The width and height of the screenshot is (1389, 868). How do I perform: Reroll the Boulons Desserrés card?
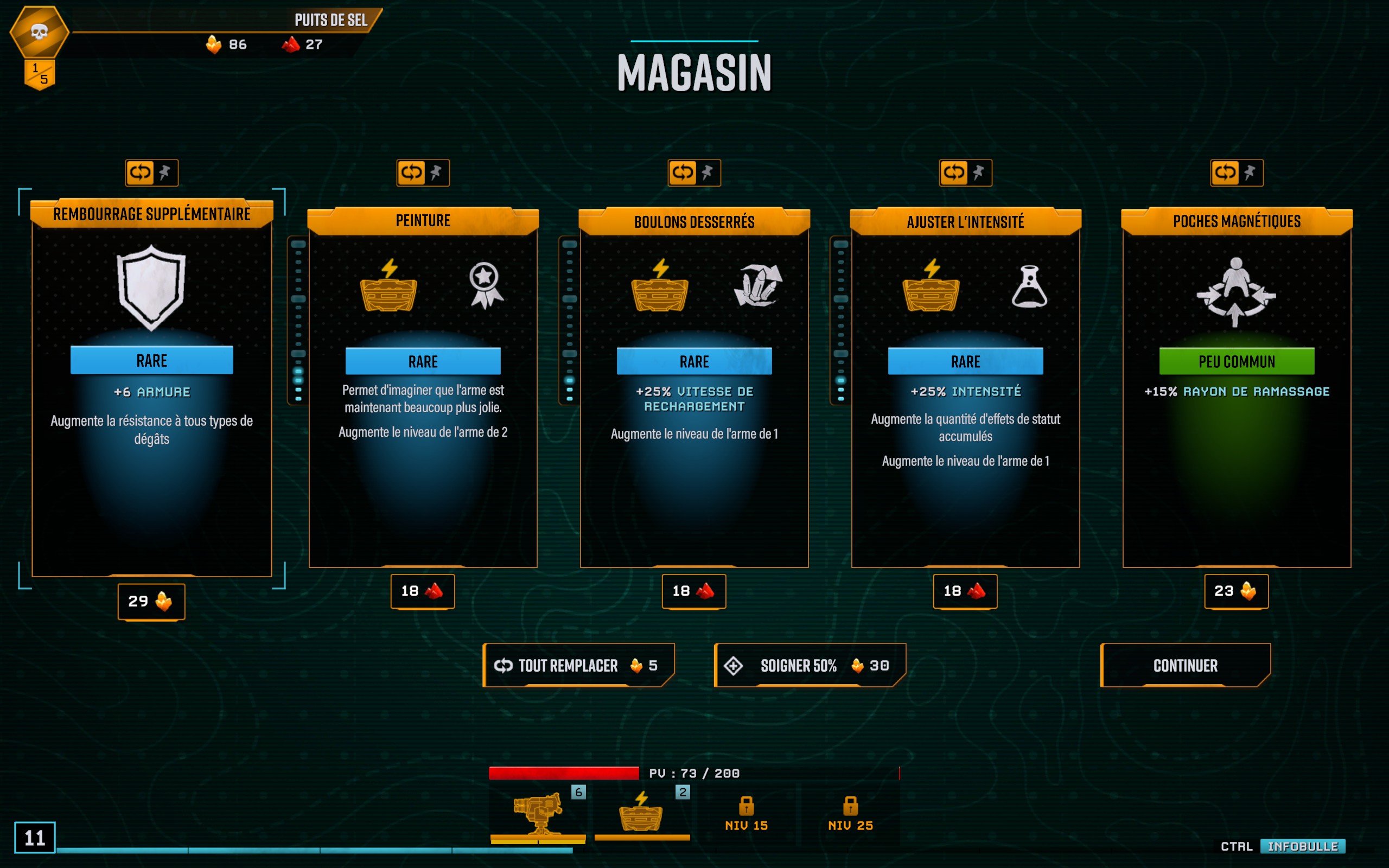pos(683,172)
